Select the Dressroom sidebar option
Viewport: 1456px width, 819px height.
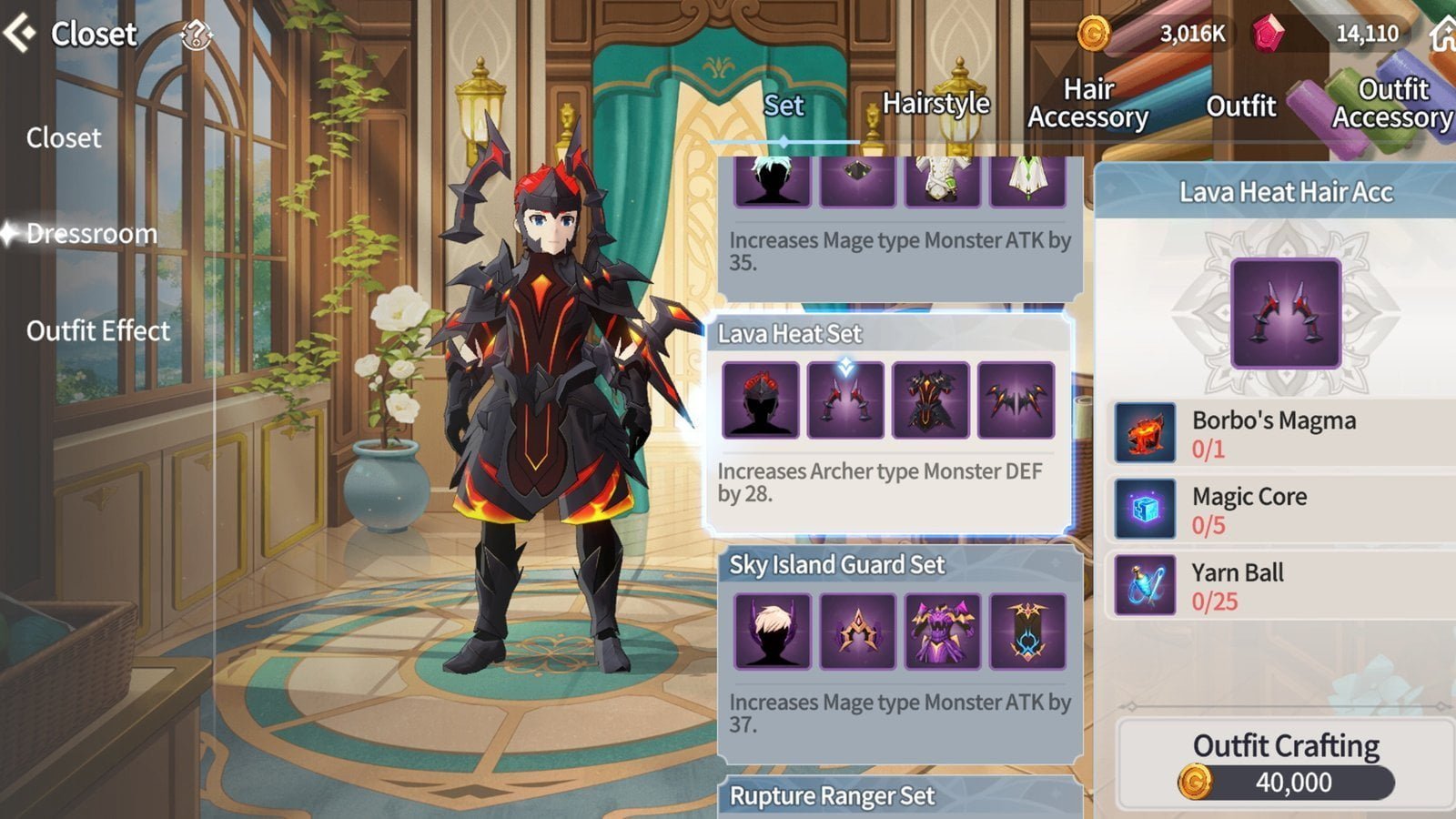[91, 234]
